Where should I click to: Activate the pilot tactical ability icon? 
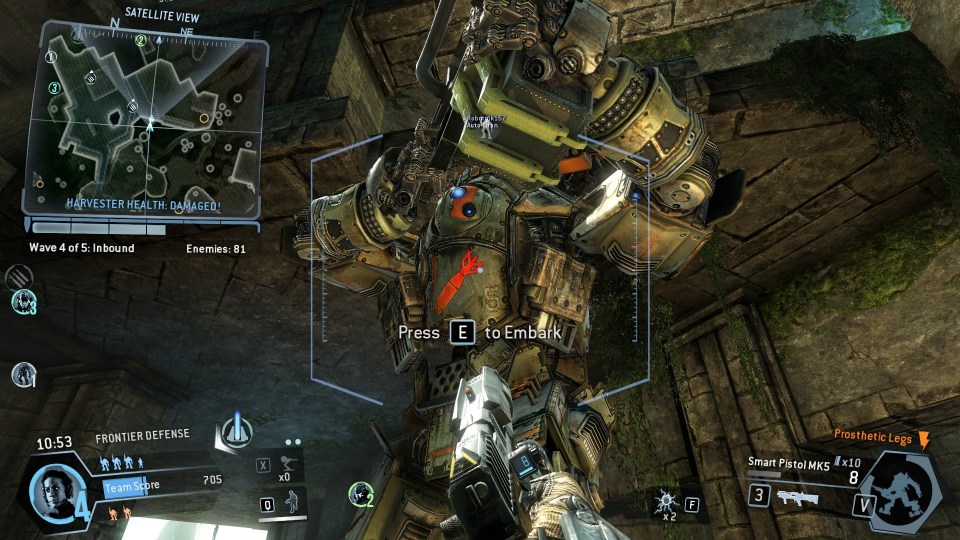pyautogui.click(x=291, y=503)
